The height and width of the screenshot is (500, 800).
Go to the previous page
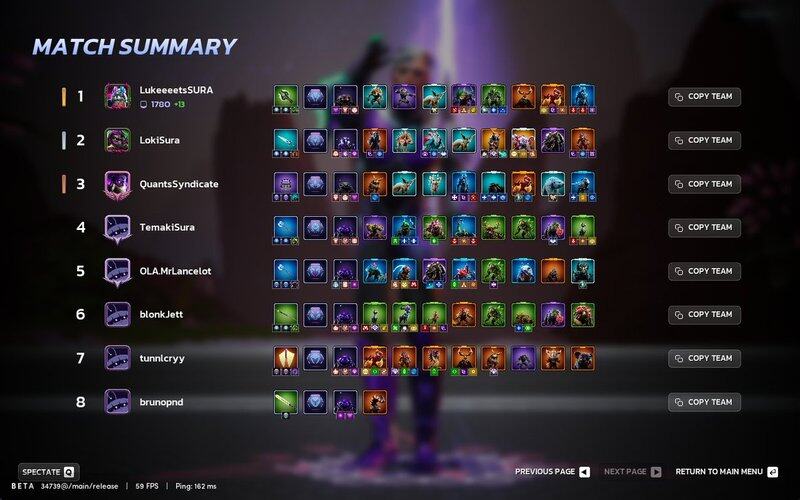pyautogui.click(x=552, y=471)
